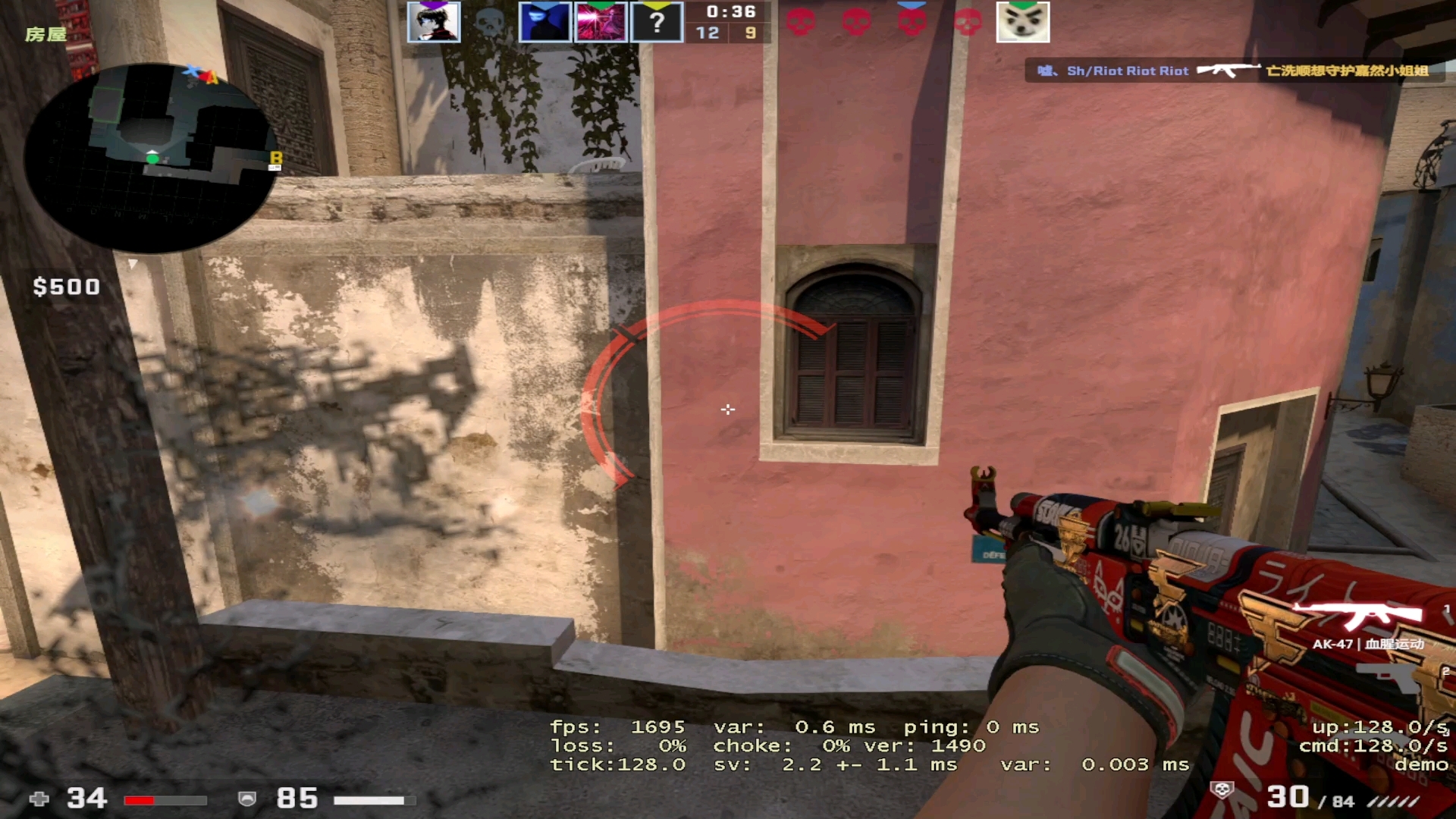Click the bomb site B marker on the radar

(276, 158)
